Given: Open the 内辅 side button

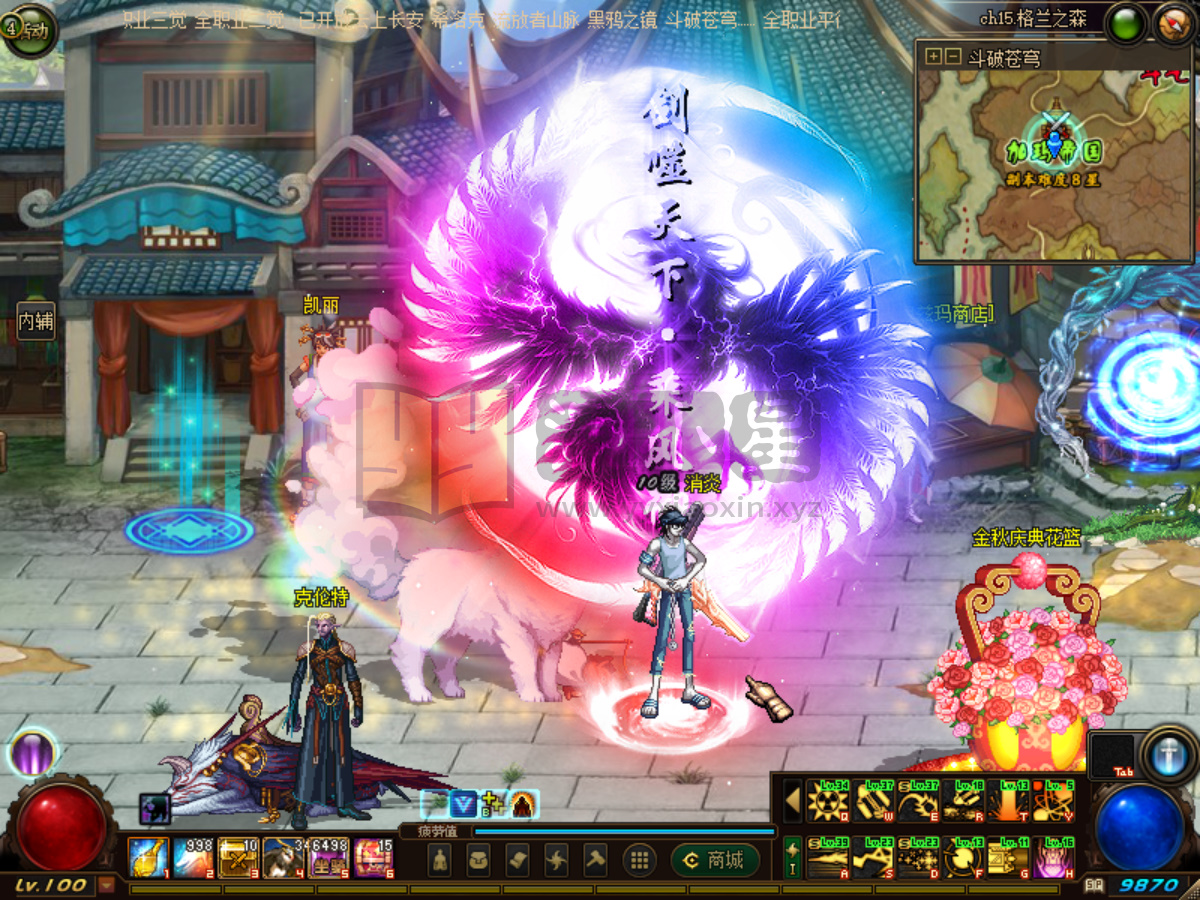Looking at the screenshot, I should 36,321.
